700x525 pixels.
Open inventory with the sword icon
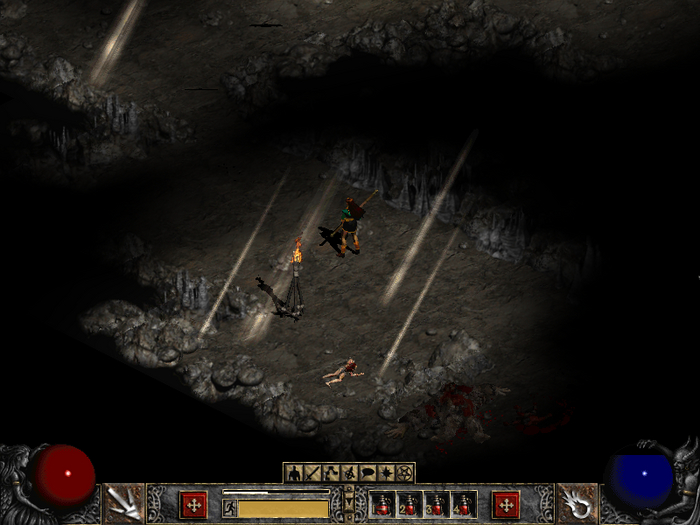[x=313, y=472]
